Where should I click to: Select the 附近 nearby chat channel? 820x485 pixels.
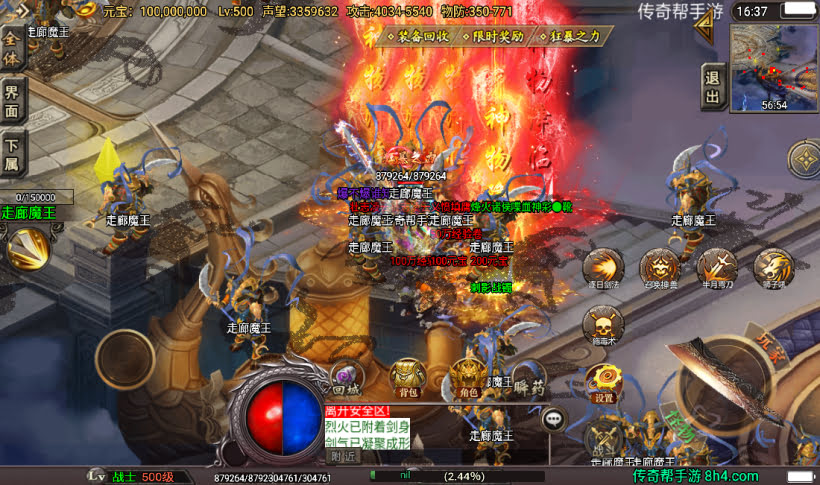(x=343, y=455)
